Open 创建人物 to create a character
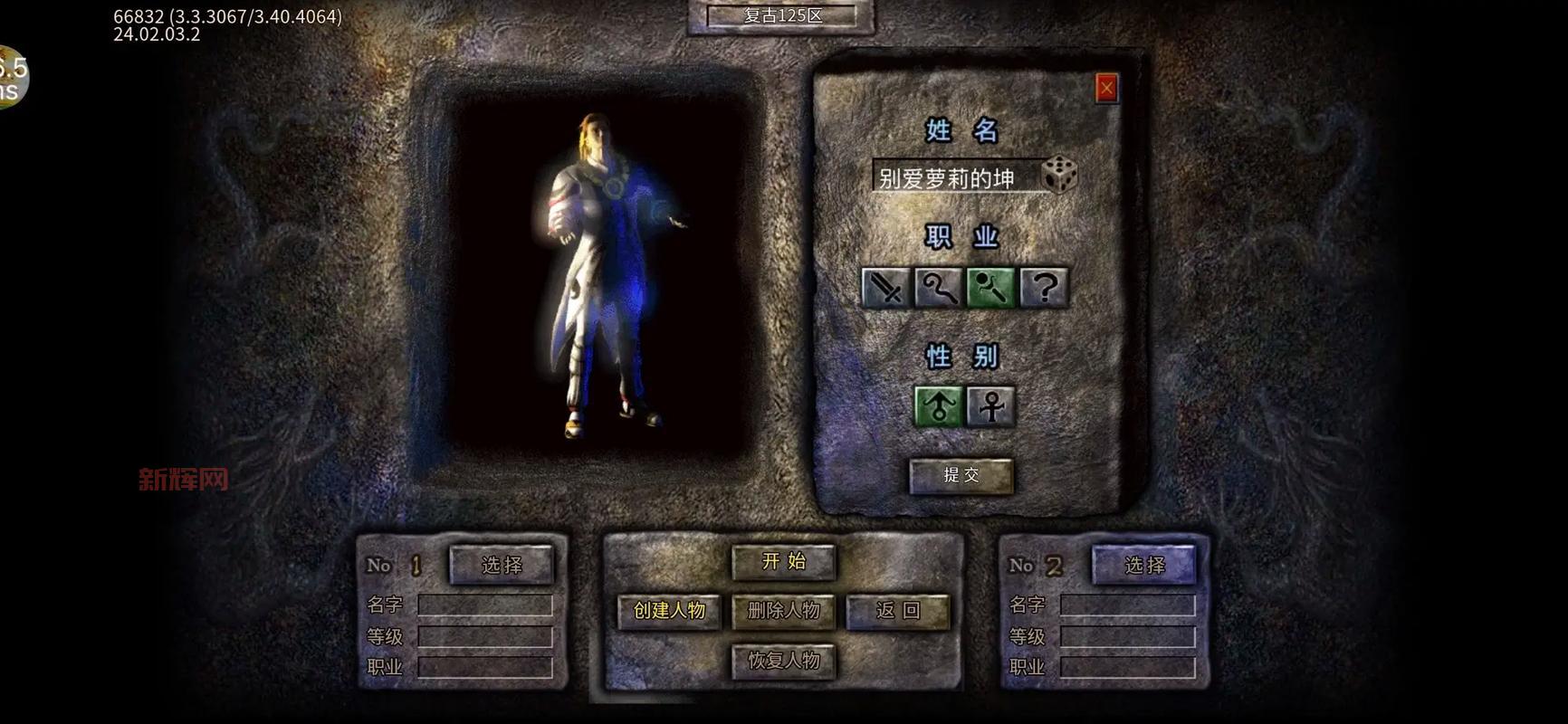This screenshot has height=724, width=1568. click(669, 611)
